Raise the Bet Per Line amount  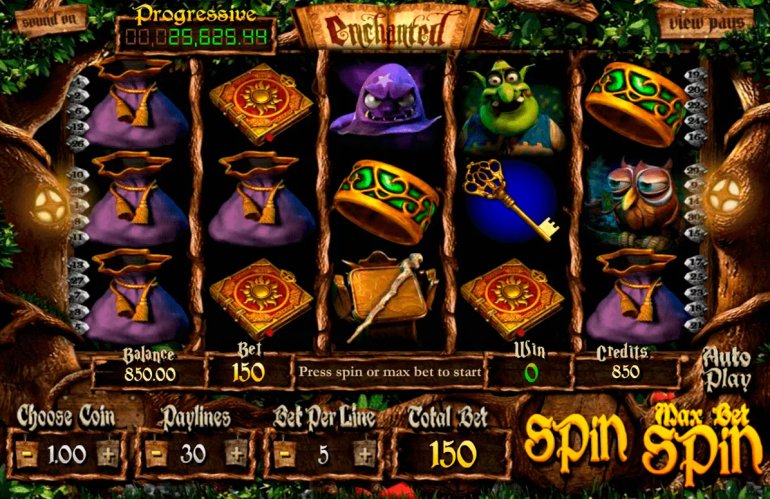click(x=364, y=454)
